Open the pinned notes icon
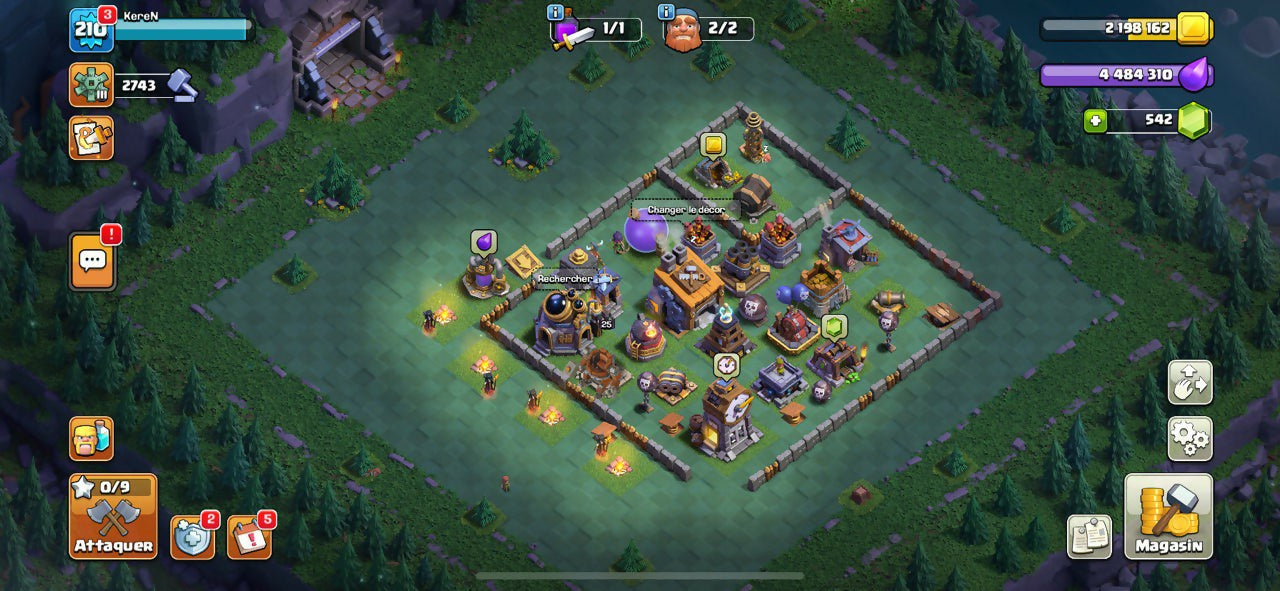Screen dimensions: 1280x591 click(x=1089, y=537)
